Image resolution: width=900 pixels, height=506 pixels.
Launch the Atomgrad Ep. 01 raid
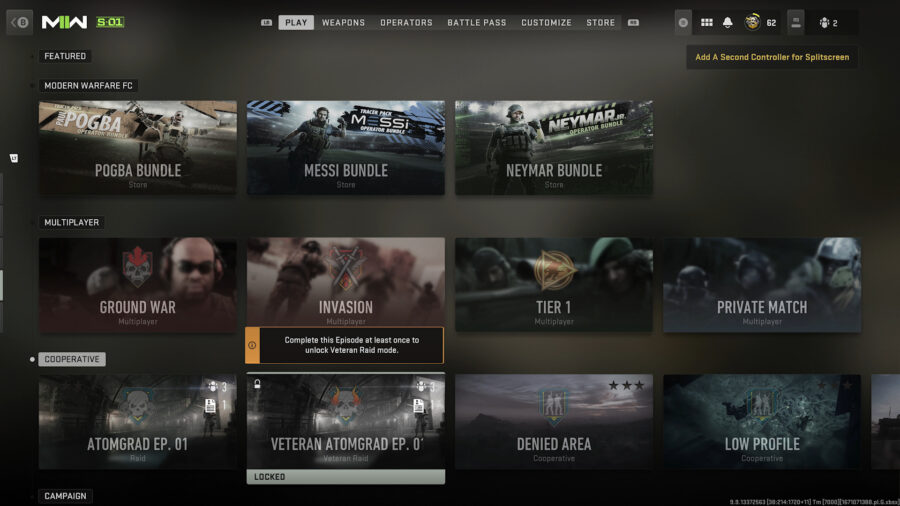pyautogui.click(x=138, y=422)
